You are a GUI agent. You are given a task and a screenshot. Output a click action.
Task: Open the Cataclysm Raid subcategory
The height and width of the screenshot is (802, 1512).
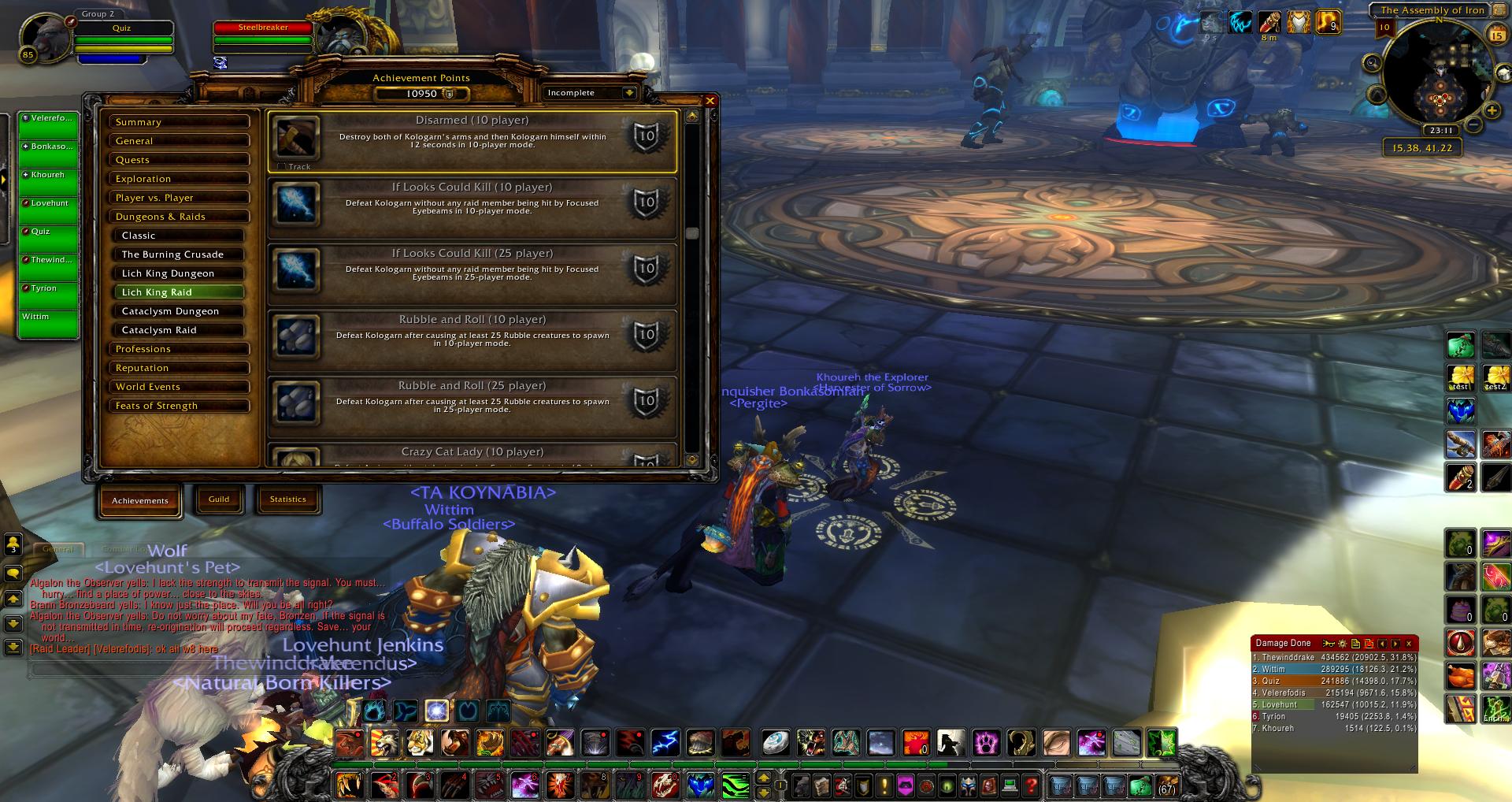pos(179,330)
